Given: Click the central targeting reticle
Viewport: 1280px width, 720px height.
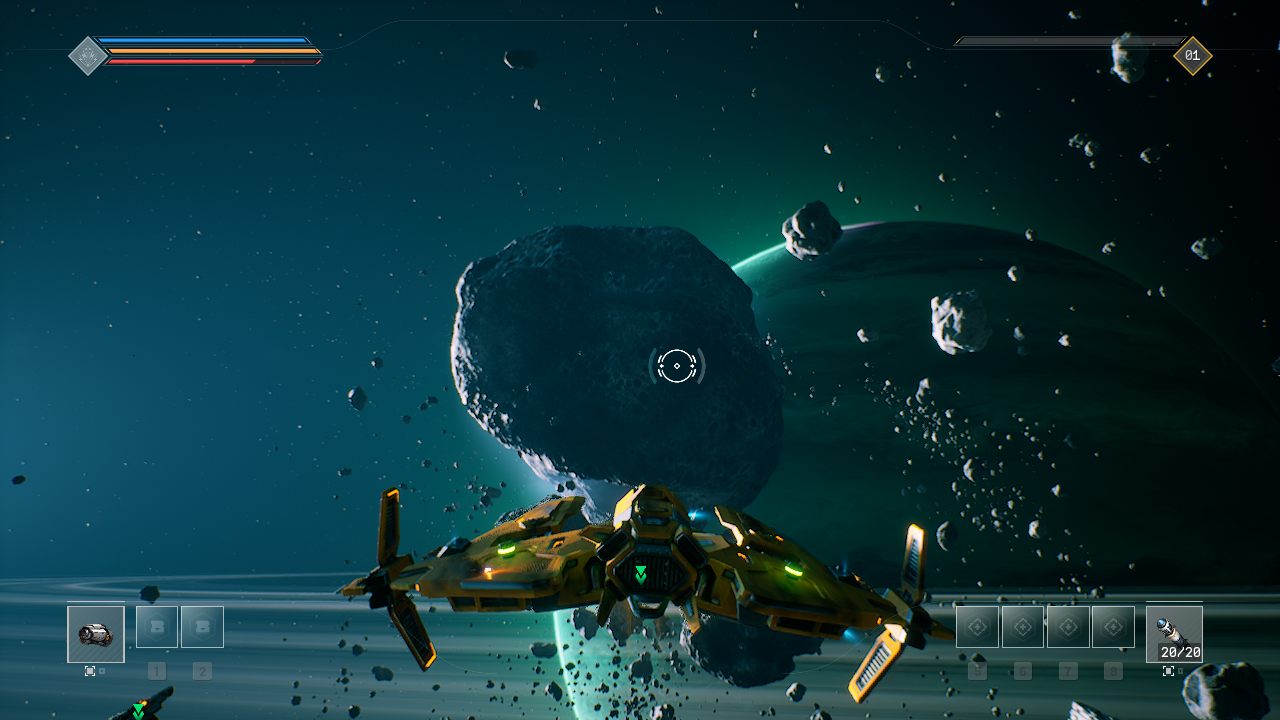Looking at the screenshot, I should pos(676,365).
